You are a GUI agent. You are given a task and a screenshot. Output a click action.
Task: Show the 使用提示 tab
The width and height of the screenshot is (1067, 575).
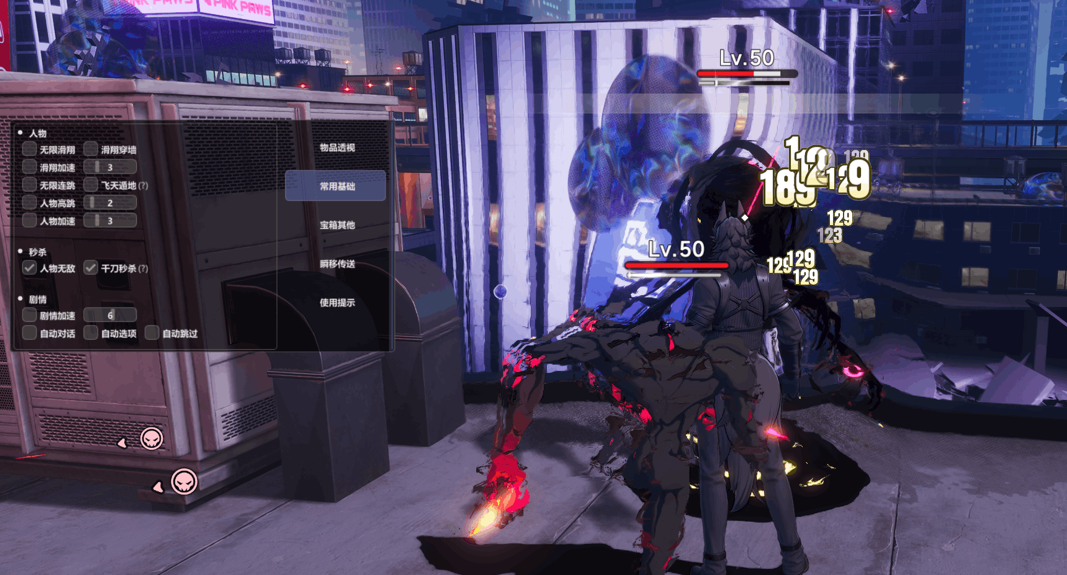click(x=337, y=303)
